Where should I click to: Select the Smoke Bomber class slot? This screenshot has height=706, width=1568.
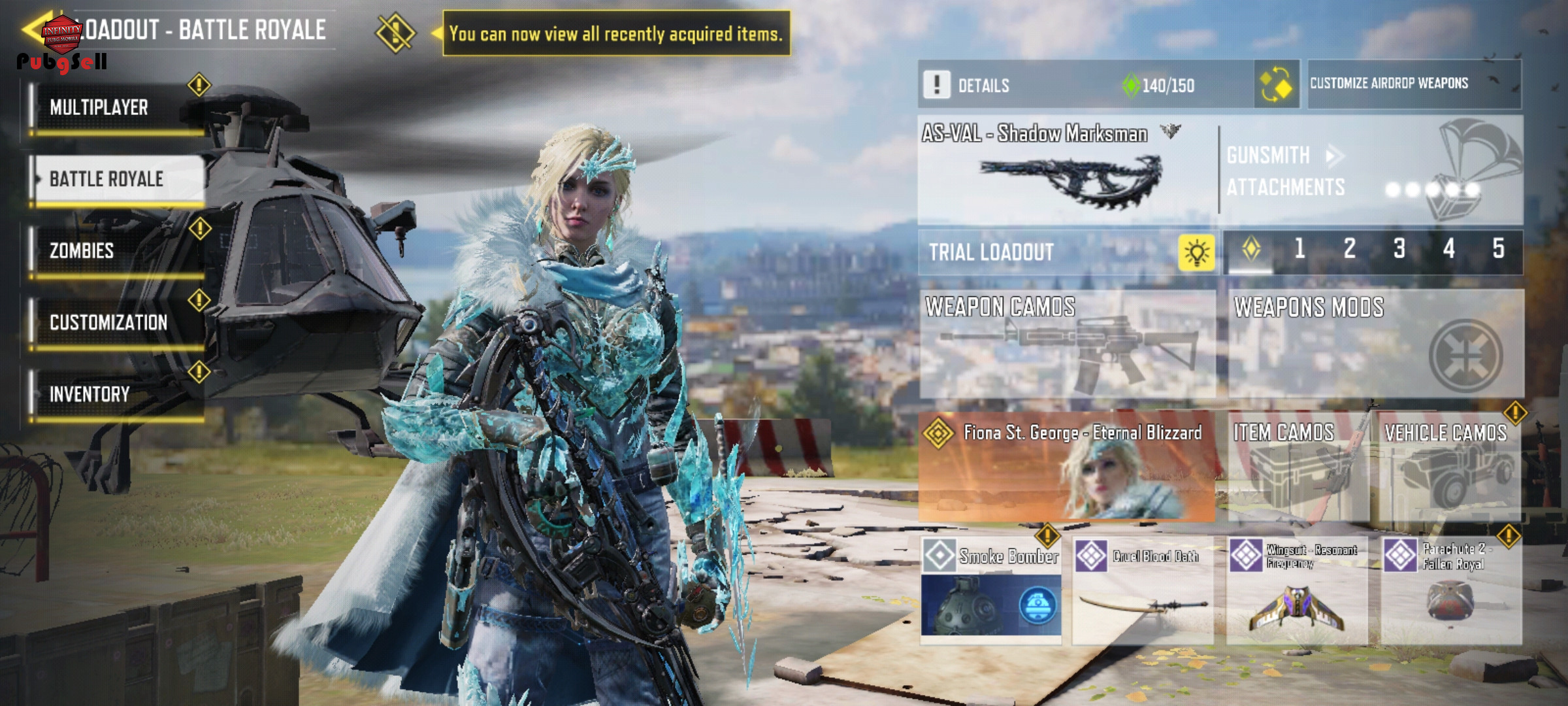[991, 591]
